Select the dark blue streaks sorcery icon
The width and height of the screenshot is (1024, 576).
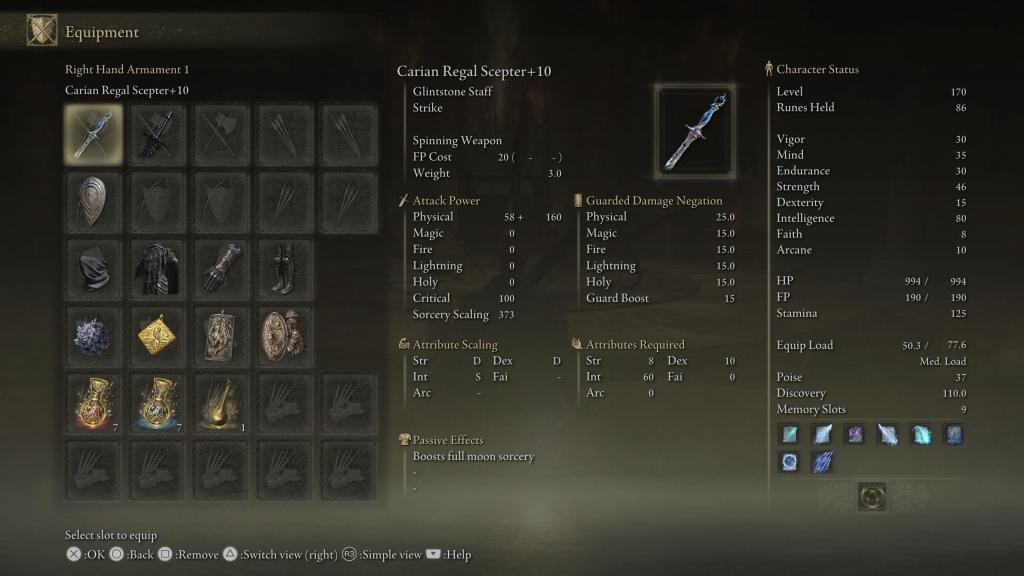coord(821,463)
